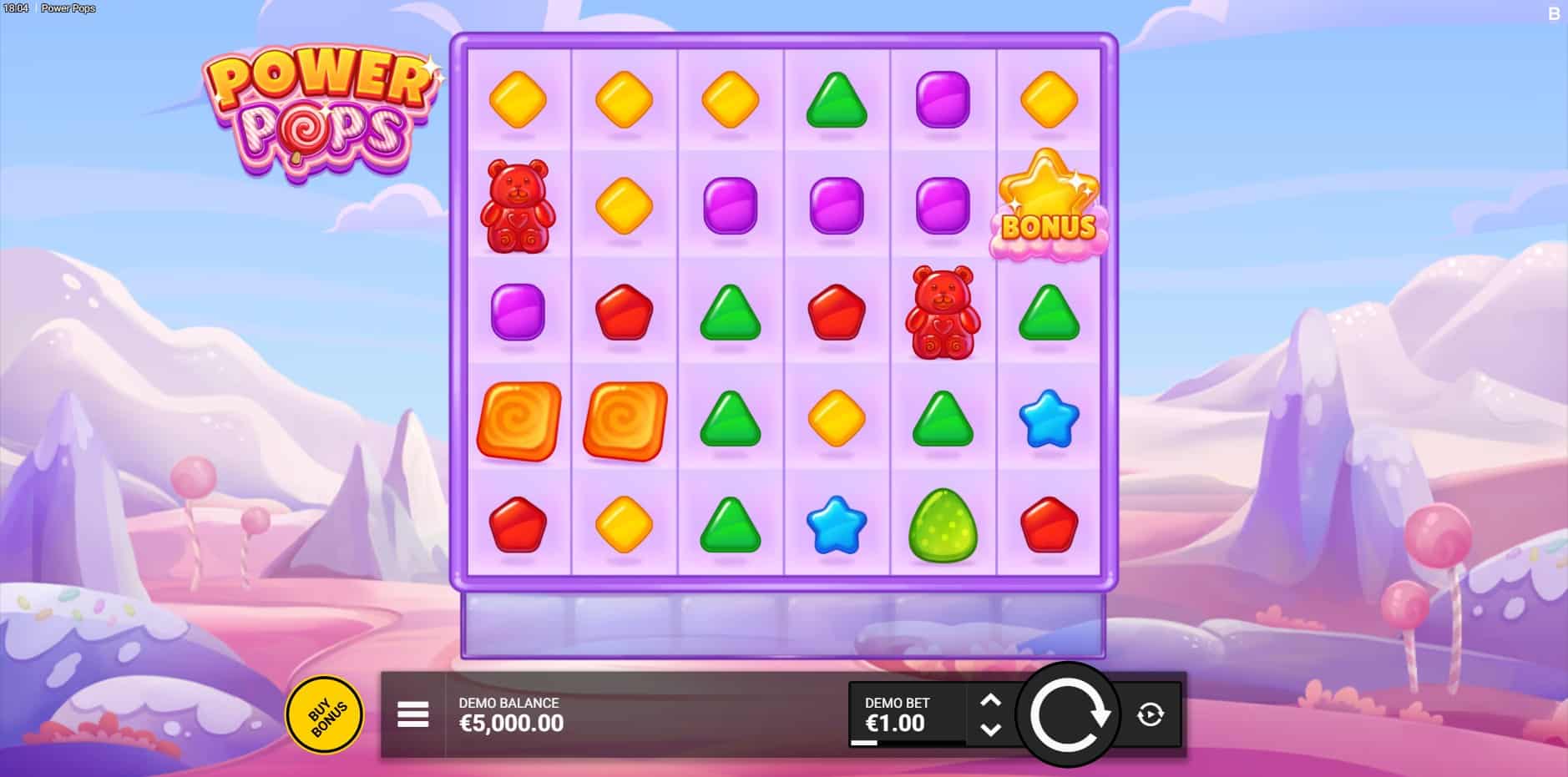Image resolution: width=1568 pixels, height=777 pixels.
Task: Decrease the demo bet with the down arrow
Action: (x=990, y=729)
